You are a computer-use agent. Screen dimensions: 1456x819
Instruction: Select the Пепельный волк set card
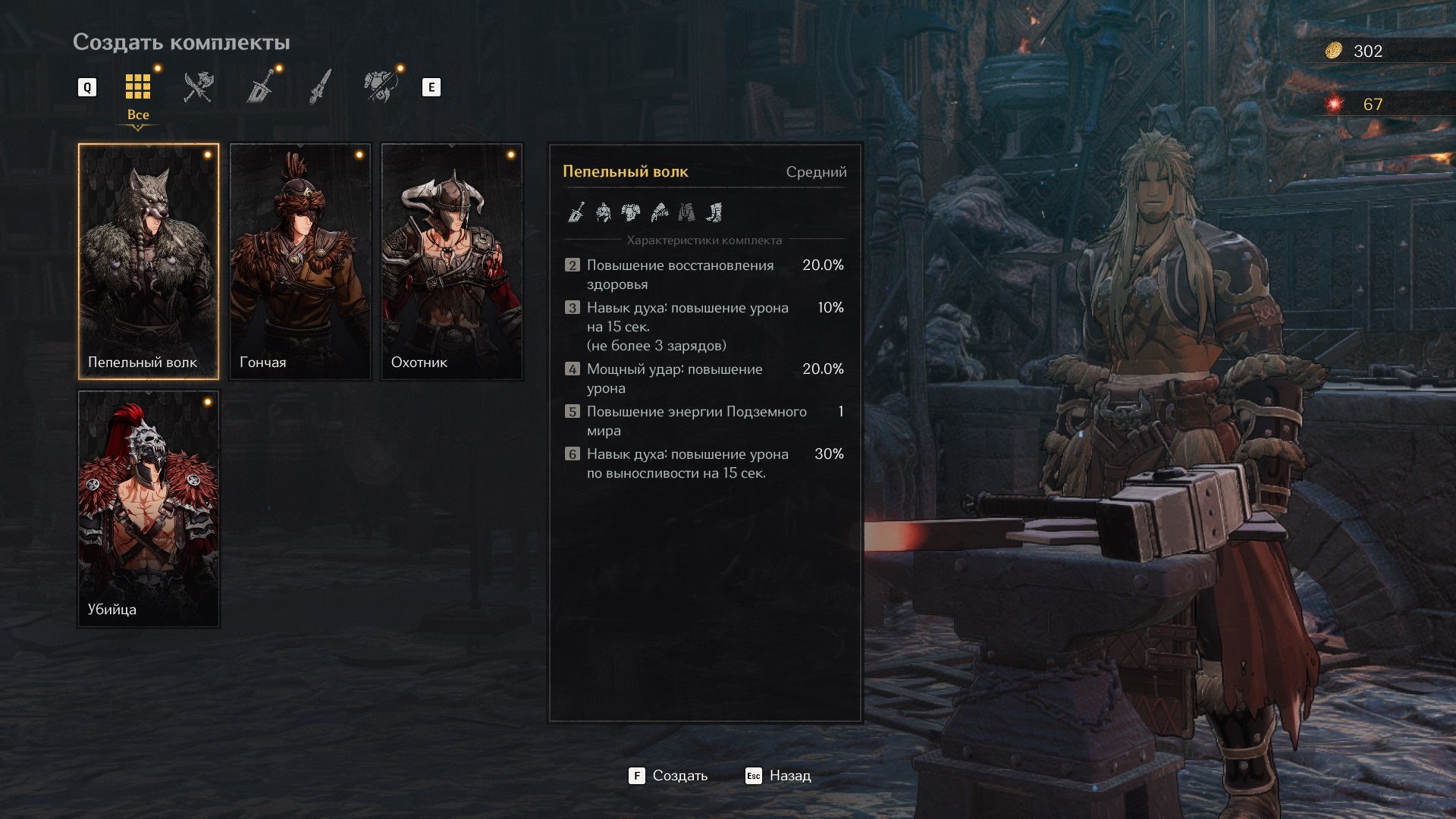[149, 261]
